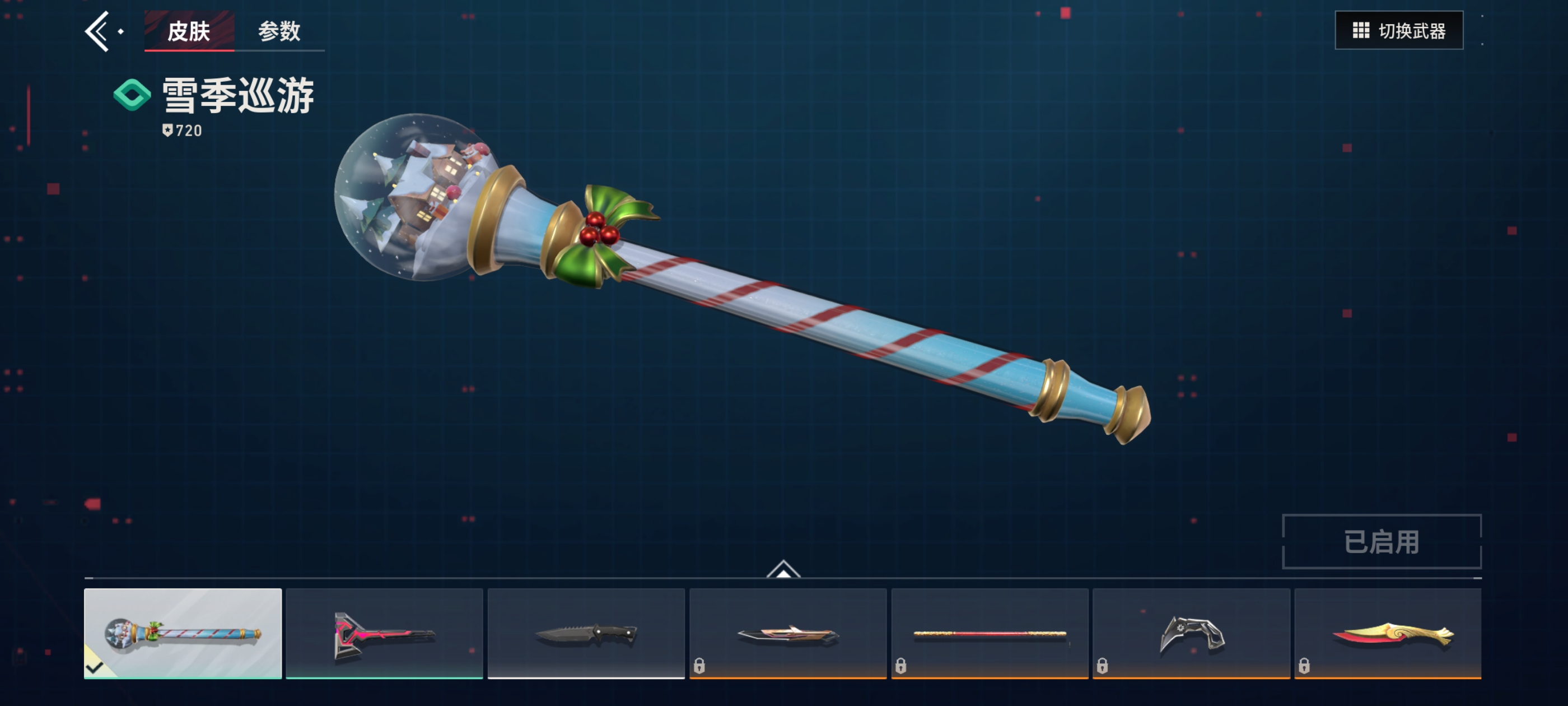Switch to the 皮肤 tab
1568x706 pixels.
click(x=189, y=31)
